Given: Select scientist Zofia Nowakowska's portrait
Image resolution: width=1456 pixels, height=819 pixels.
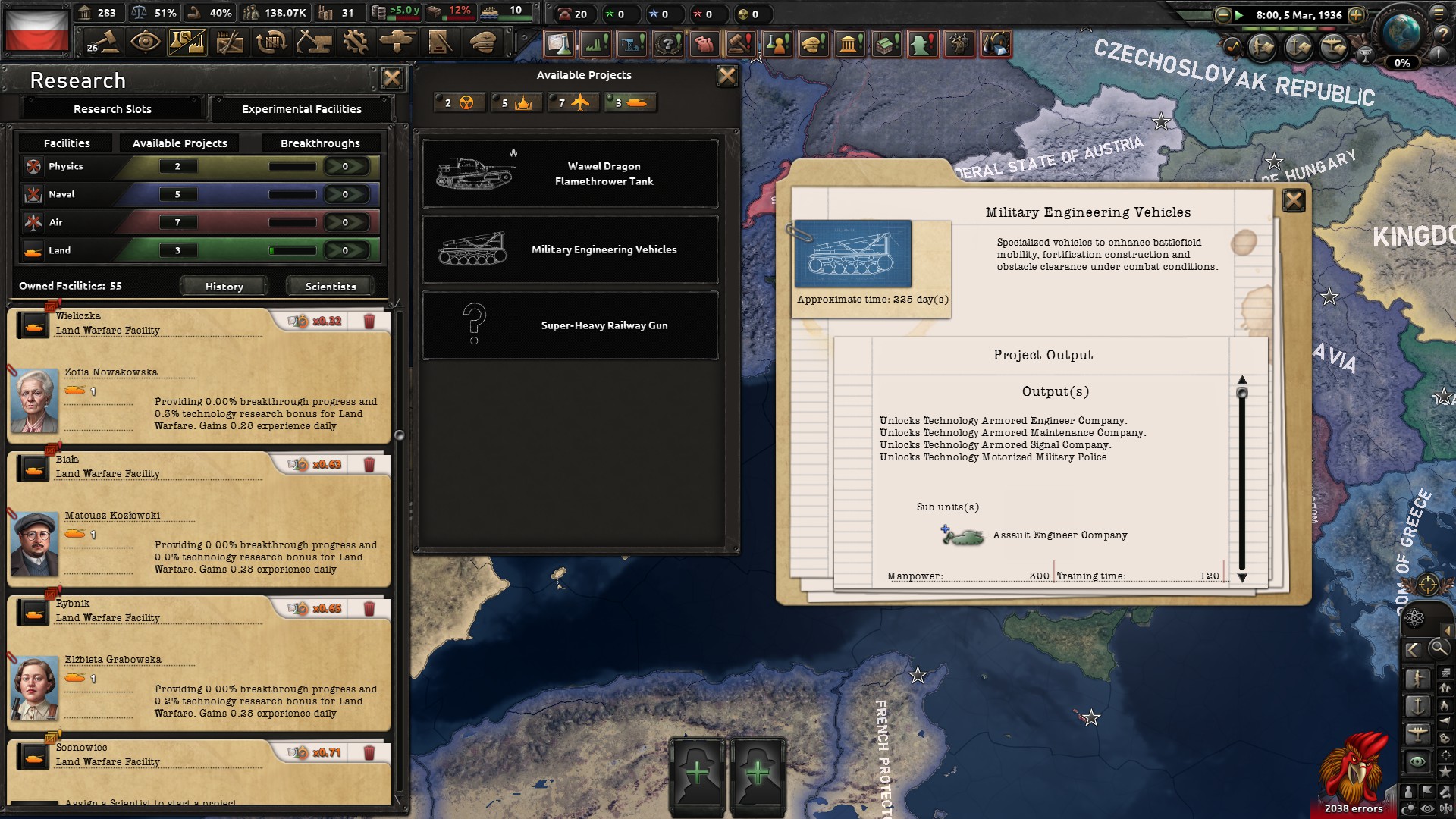Looking at the screenshot, I should pyautogui.click(x=34, y=400).
